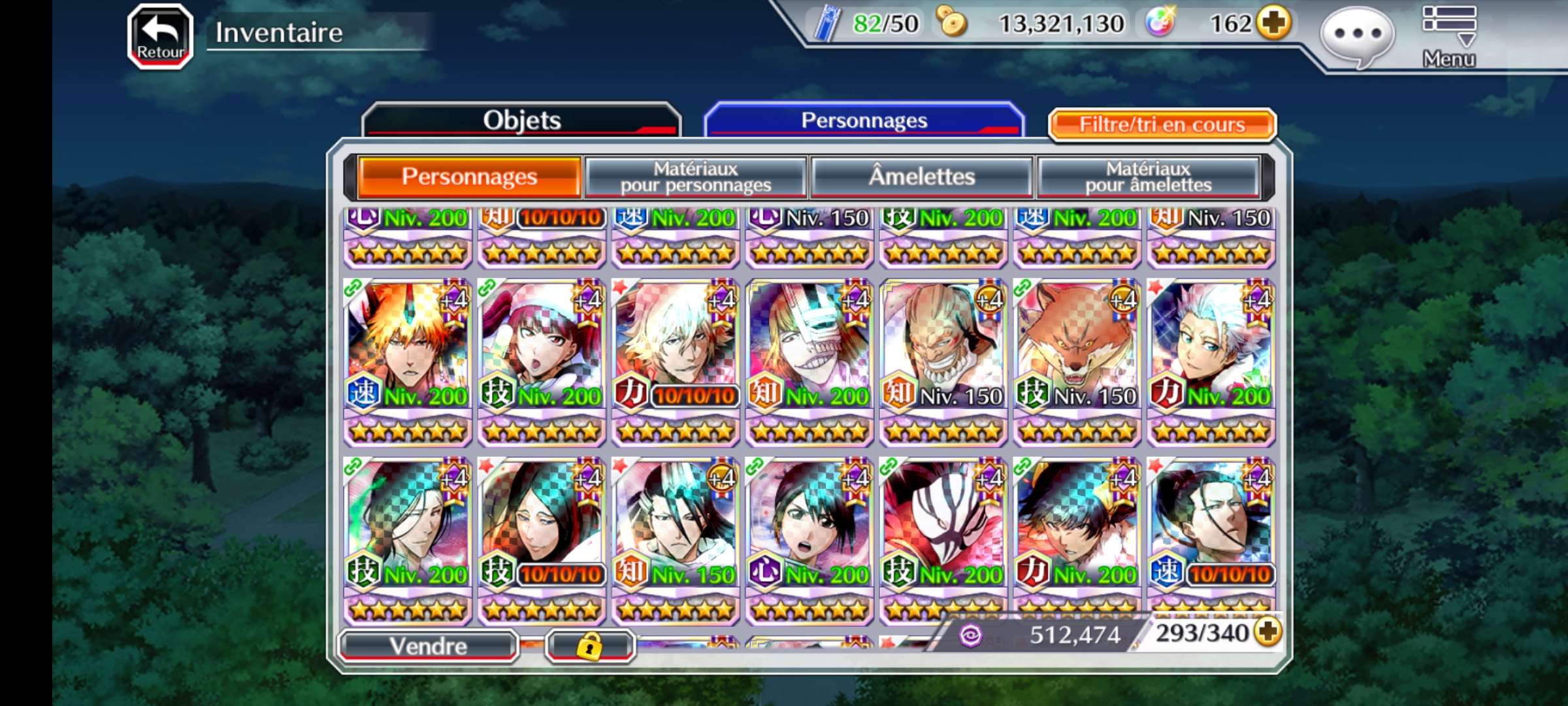Toggle the padlock lock button

[589, 647]
